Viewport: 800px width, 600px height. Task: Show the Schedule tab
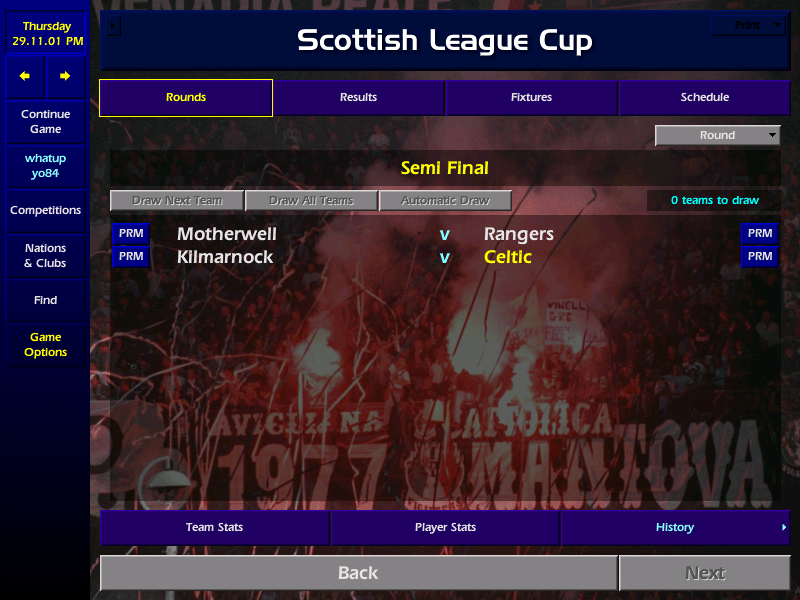(x=704, y=98)
